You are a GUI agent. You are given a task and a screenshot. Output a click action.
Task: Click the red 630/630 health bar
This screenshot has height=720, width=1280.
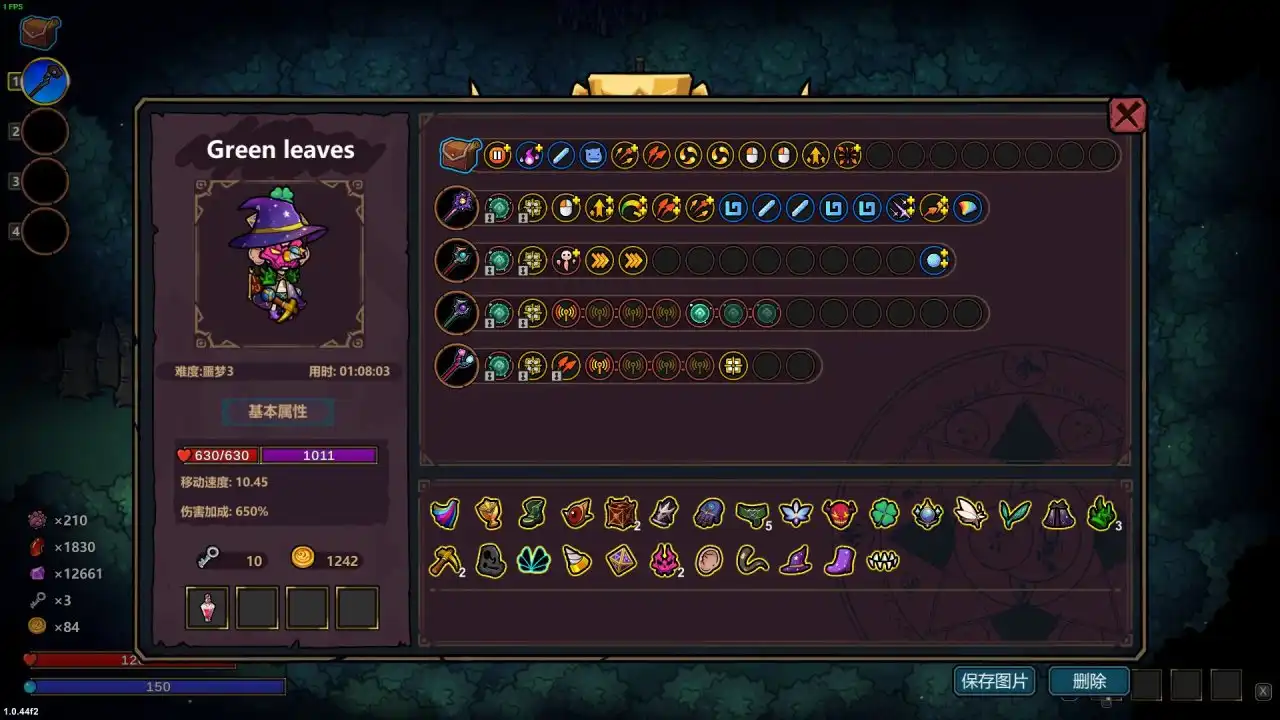coord(216,456)
